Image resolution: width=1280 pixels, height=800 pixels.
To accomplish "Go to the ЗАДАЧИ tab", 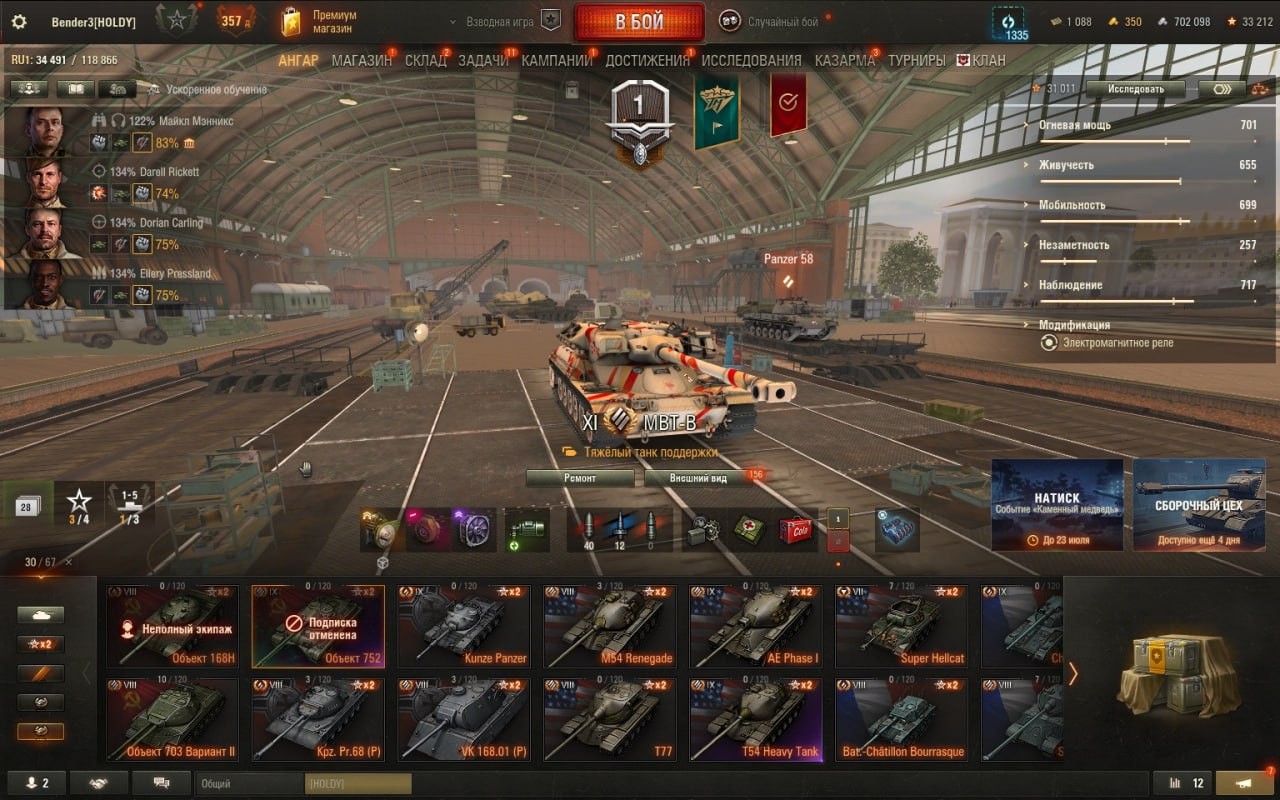I will tap(483, 60).
